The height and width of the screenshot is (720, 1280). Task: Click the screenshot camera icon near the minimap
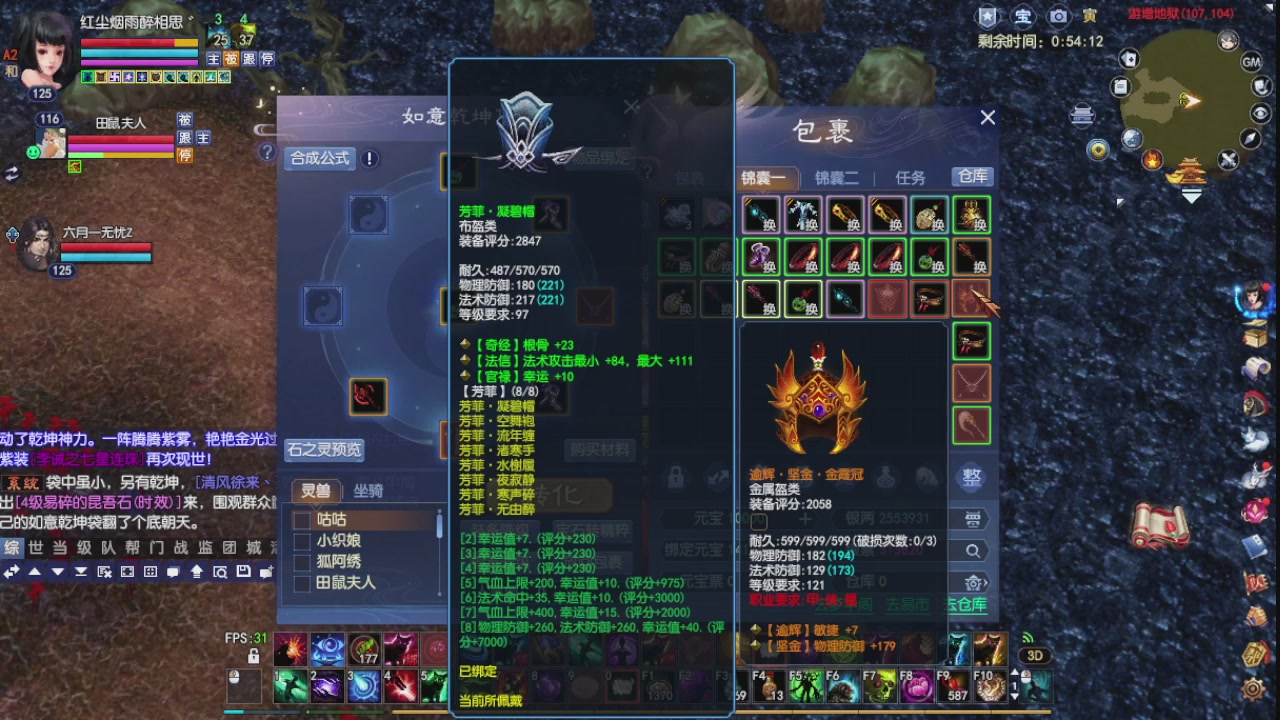[x=1058, y=15]
